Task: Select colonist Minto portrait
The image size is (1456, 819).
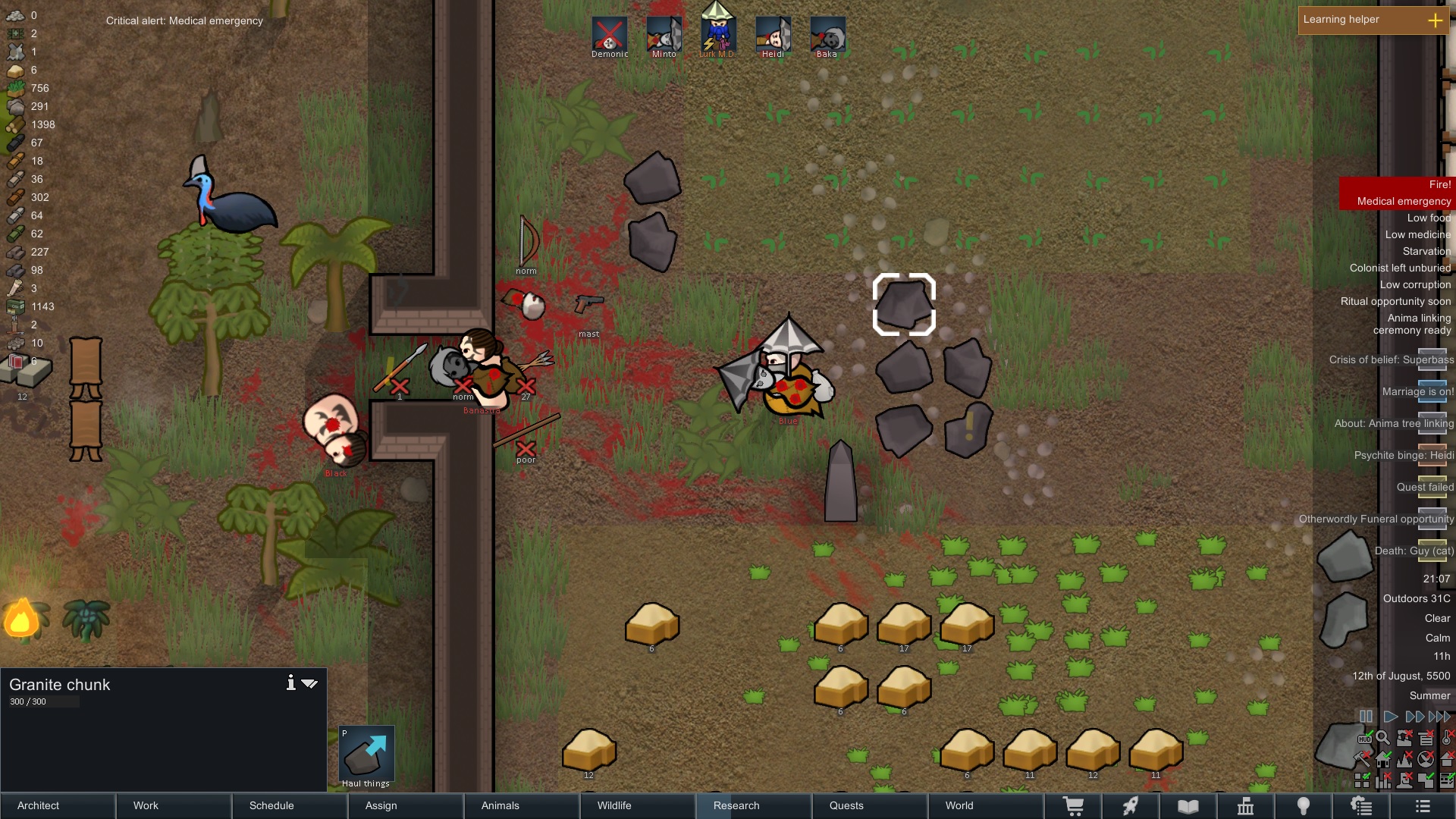Action: pyautogui.click(x=664, y=36)
